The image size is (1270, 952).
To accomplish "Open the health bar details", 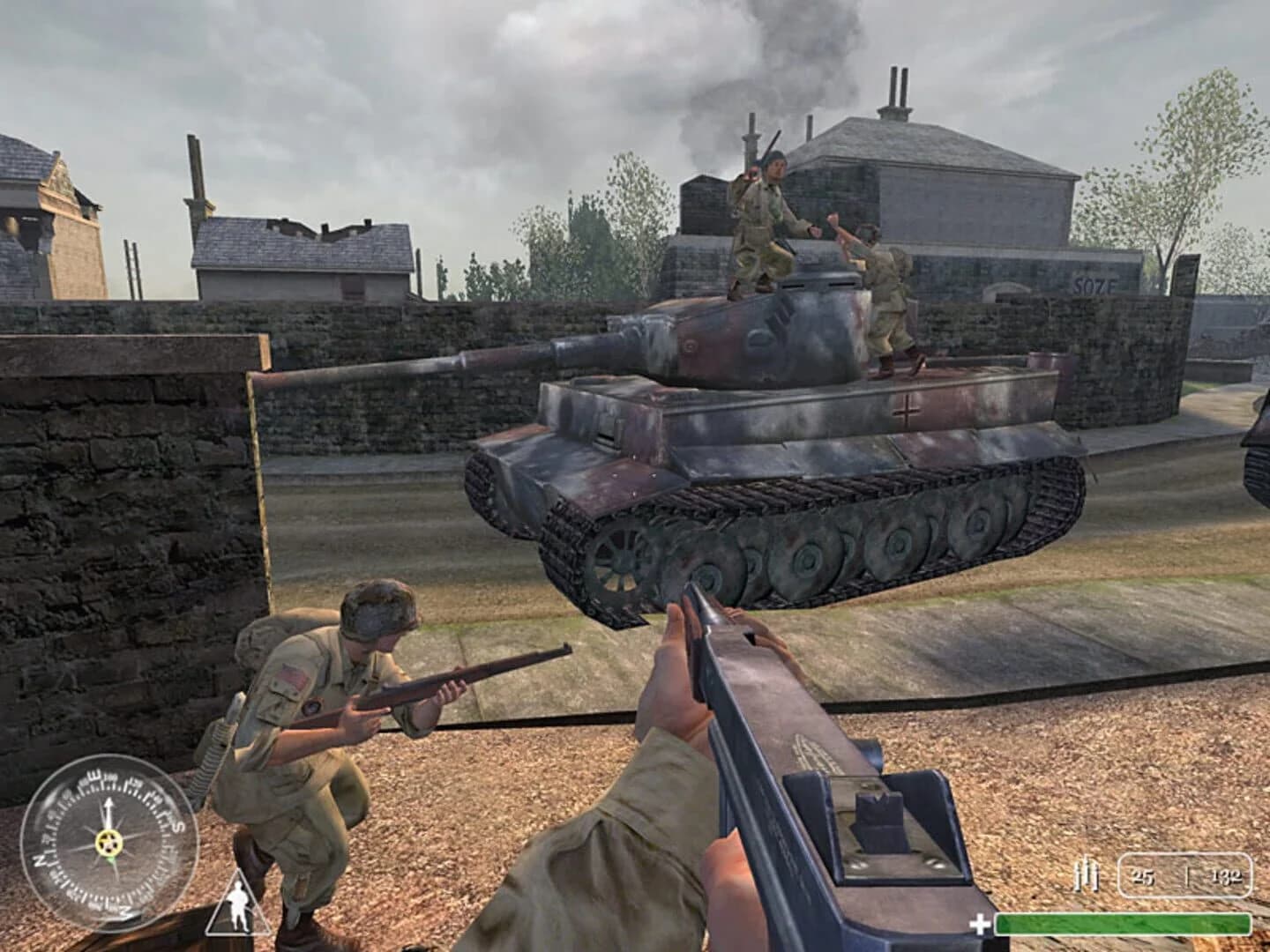I will click(x=1122, y=925).
